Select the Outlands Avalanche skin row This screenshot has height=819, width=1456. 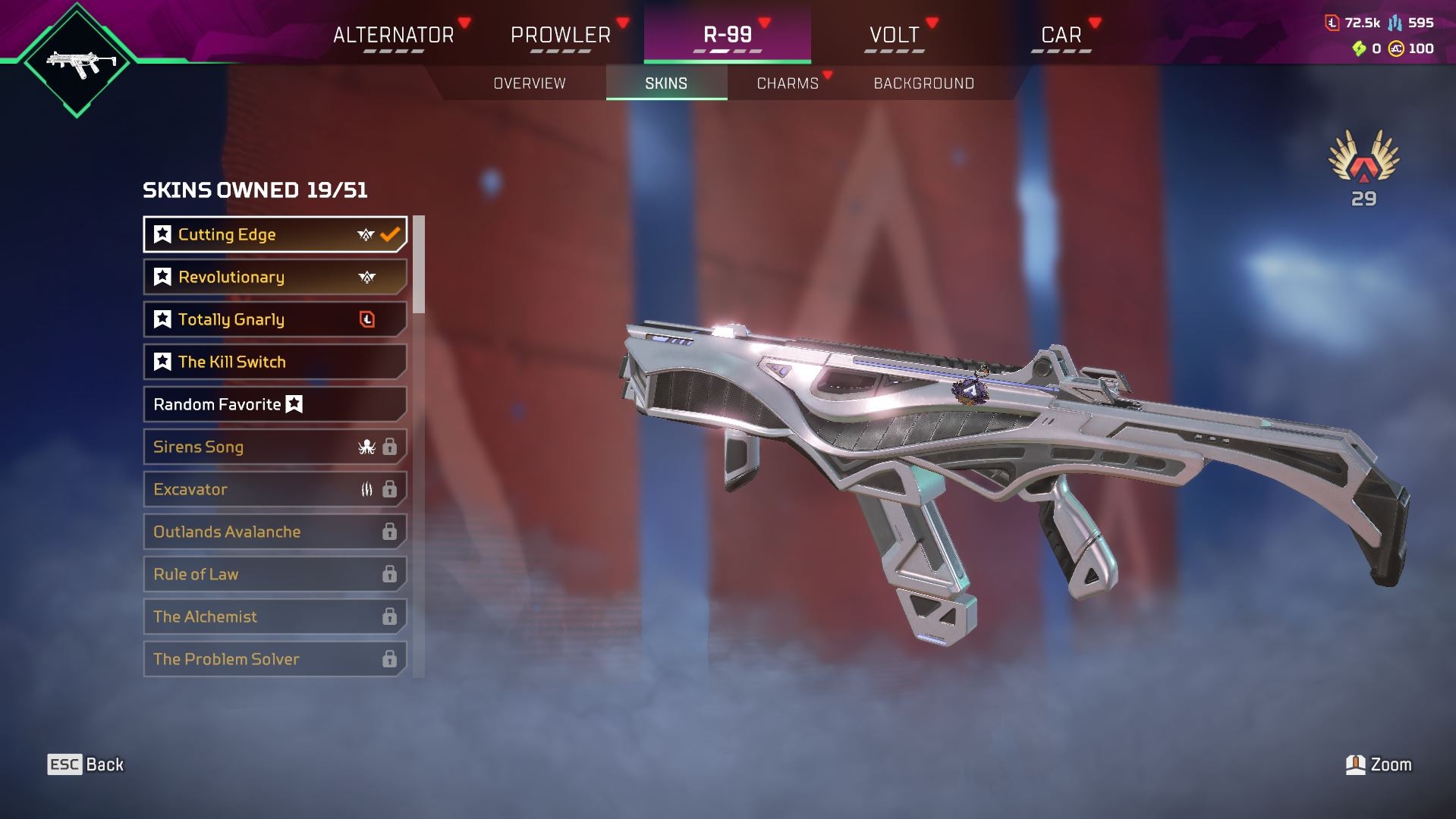coord(275,532)
